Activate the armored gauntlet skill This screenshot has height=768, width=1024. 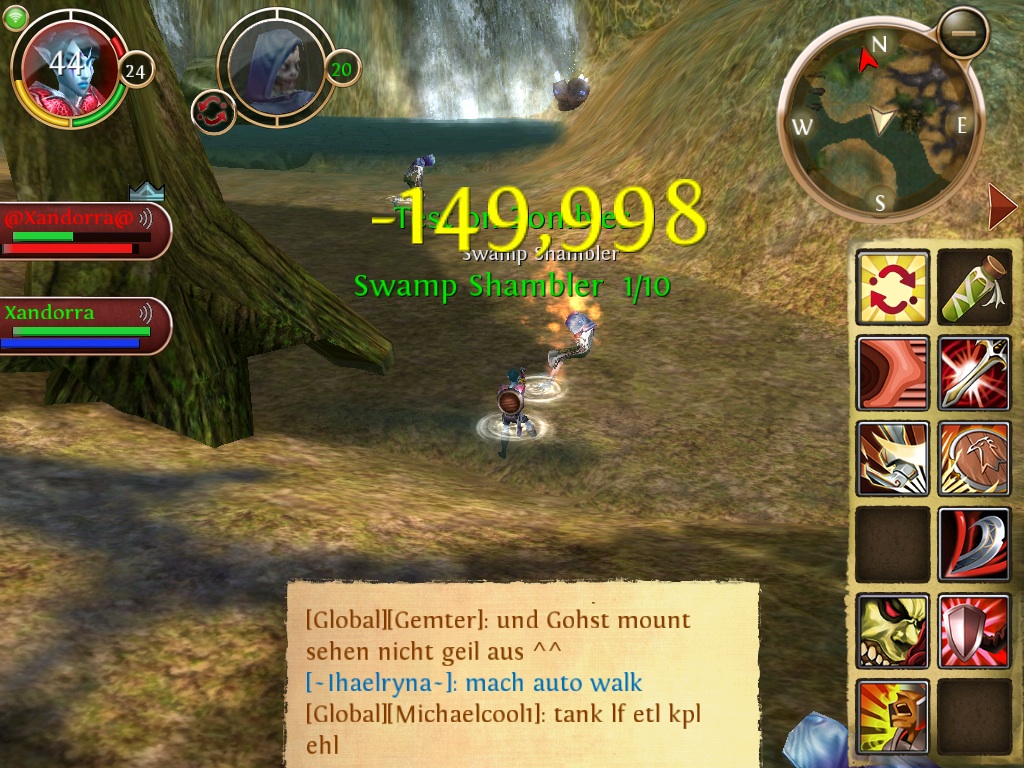coord(893,459)
